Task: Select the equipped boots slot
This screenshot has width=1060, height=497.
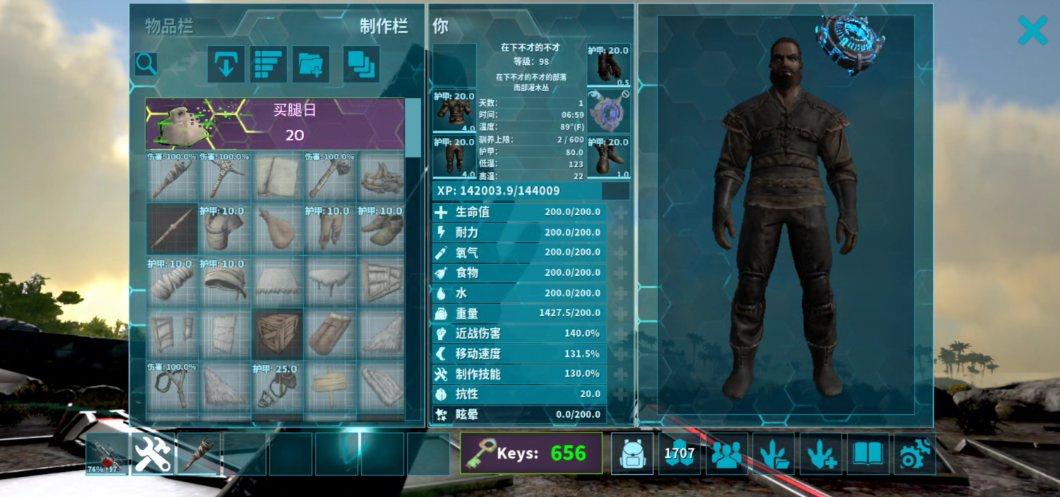Action: (x=608, y=158)
